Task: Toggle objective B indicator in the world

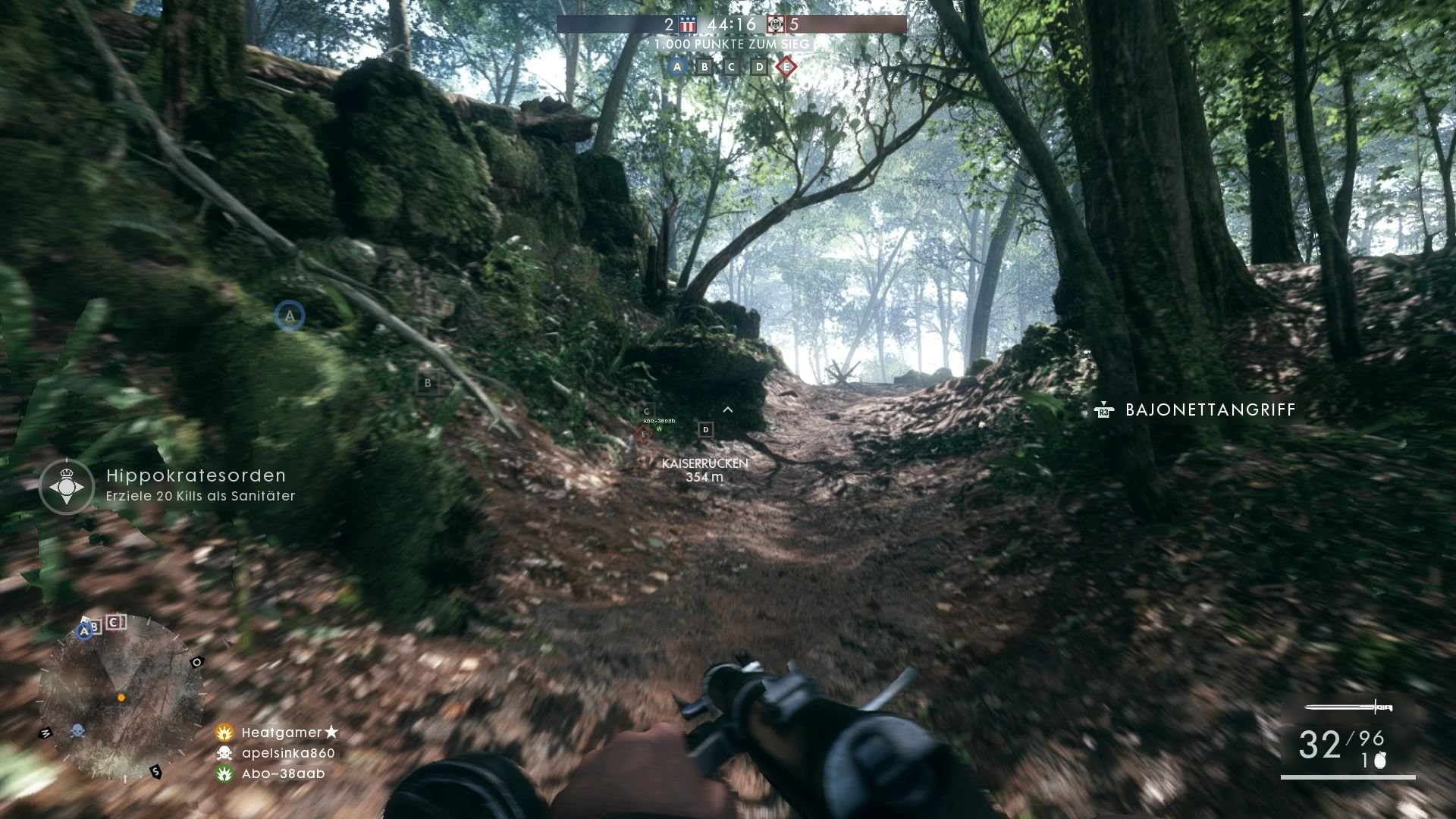Action: (x=429, y=384)
